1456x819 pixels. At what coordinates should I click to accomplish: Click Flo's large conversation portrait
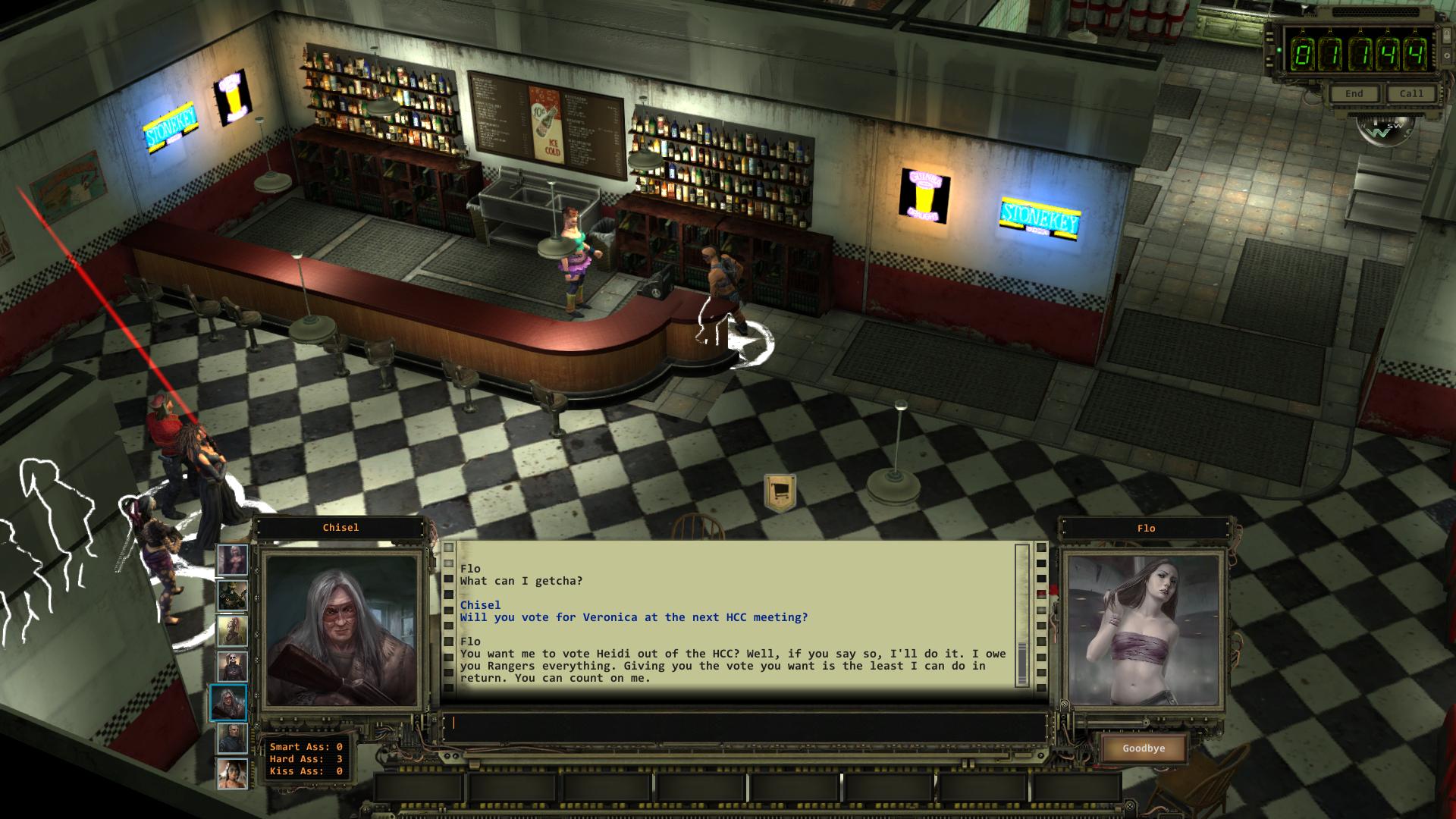click(1144, 629)
